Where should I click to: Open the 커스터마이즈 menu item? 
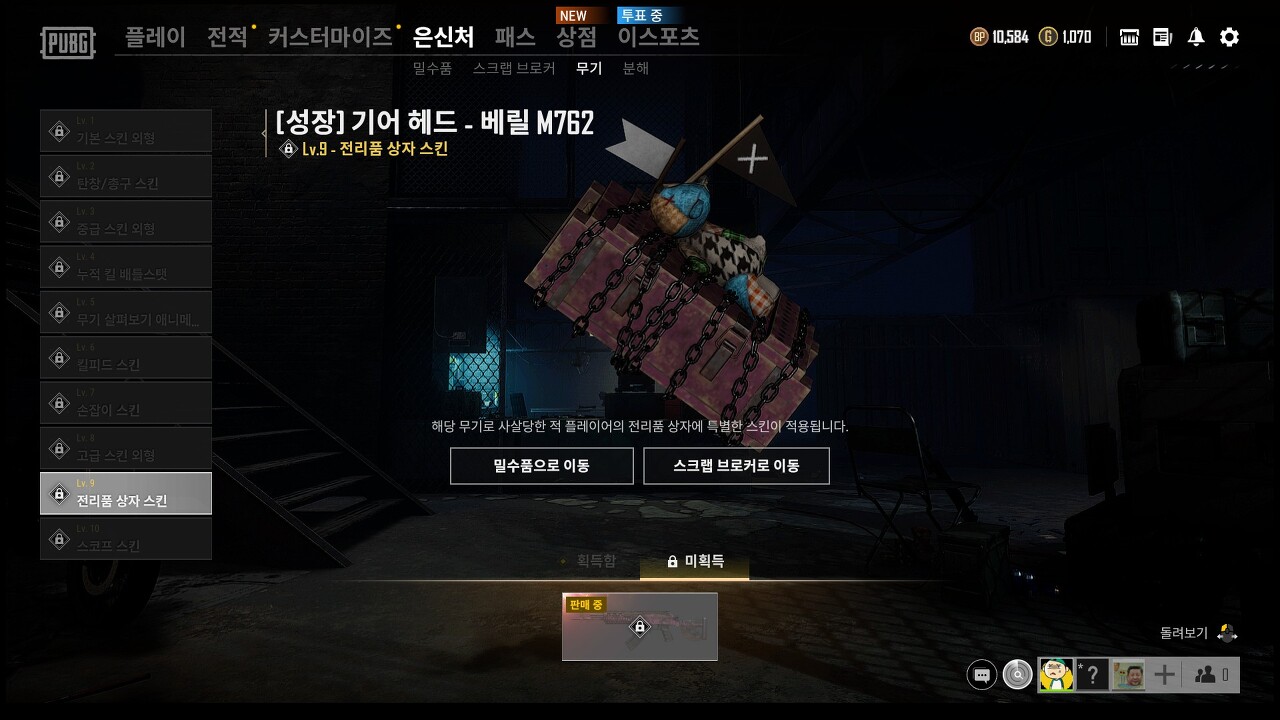pos(330,36)
